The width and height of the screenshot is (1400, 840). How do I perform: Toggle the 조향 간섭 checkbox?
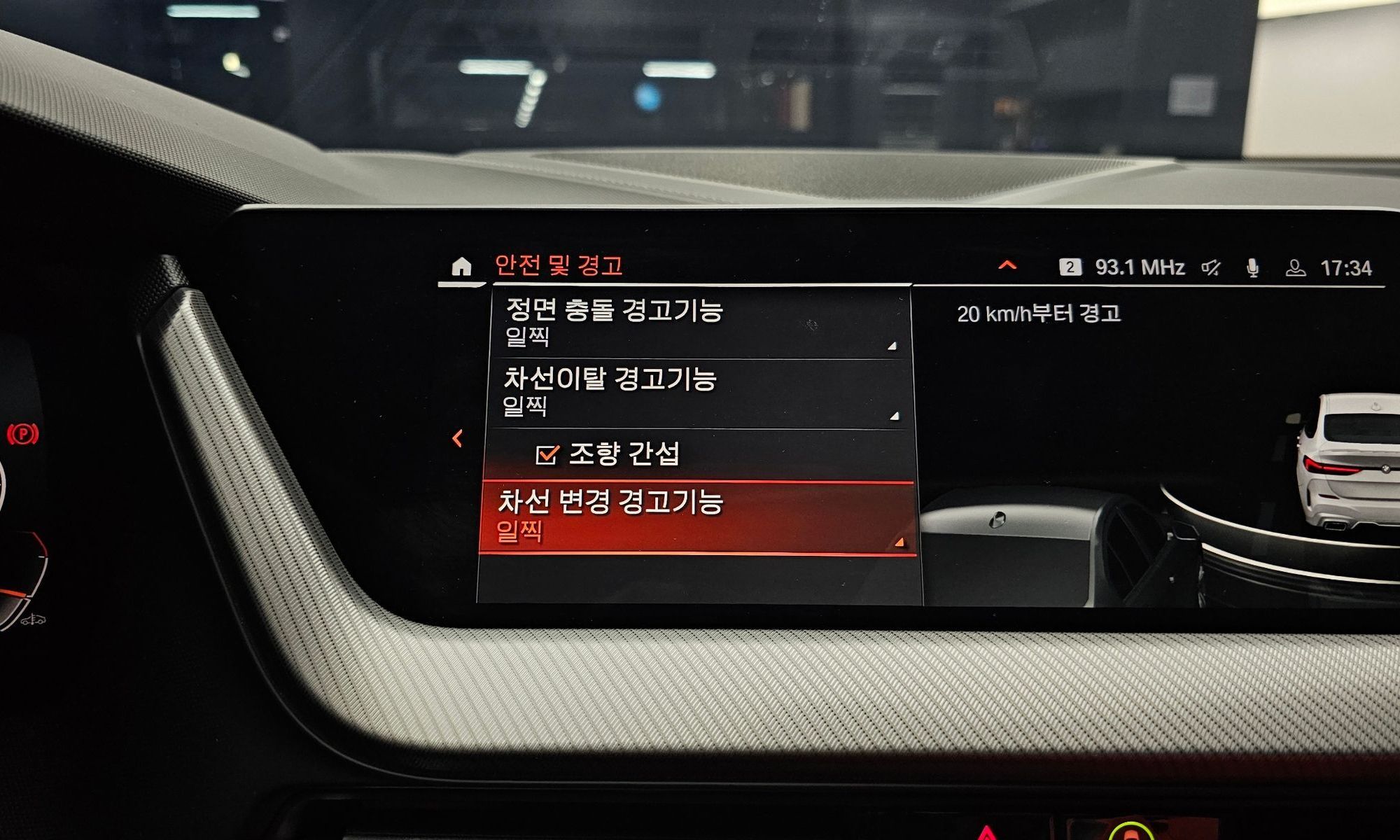point(547,455)
